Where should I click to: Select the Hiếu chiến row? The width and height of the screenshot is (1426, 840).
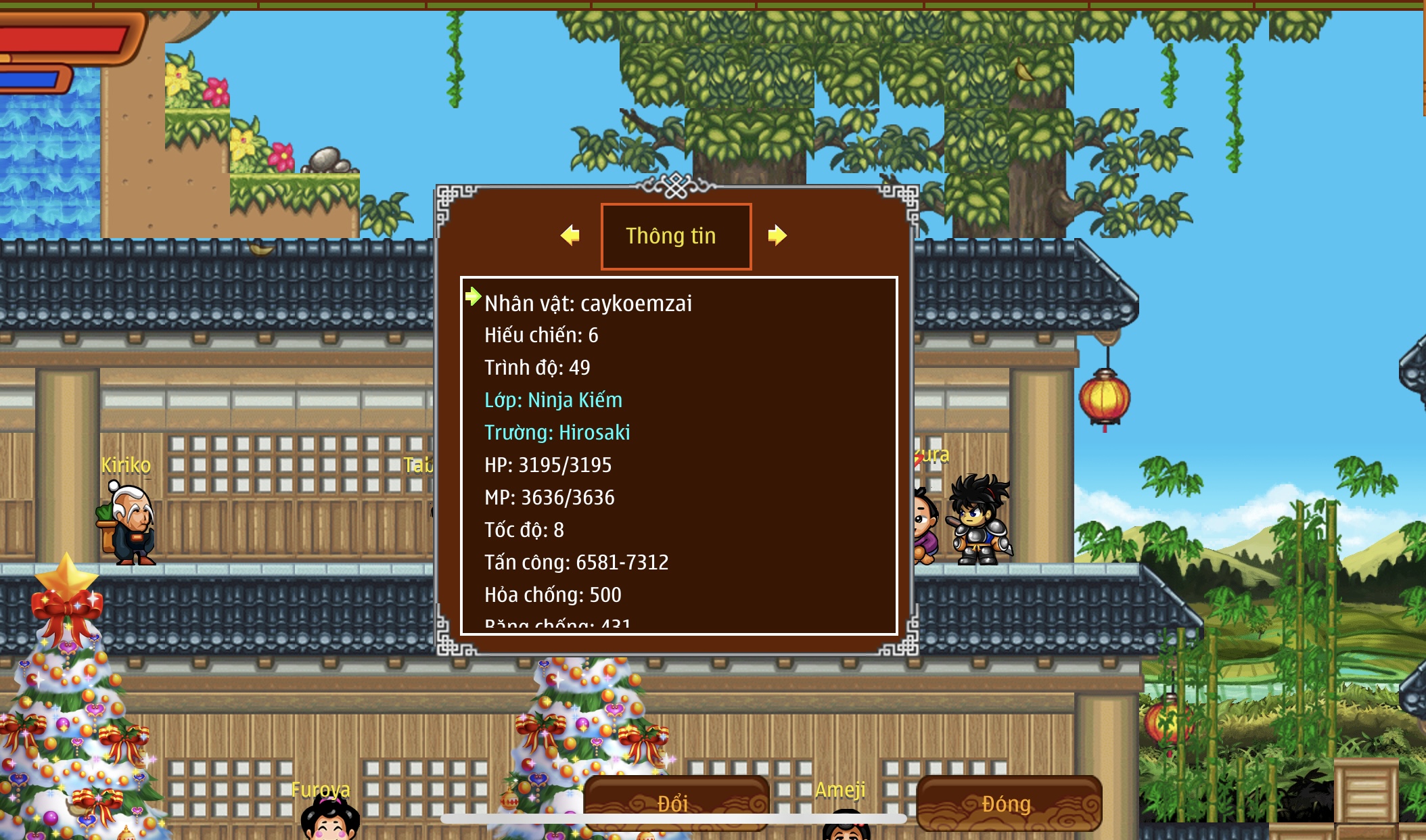pos(541,335)
